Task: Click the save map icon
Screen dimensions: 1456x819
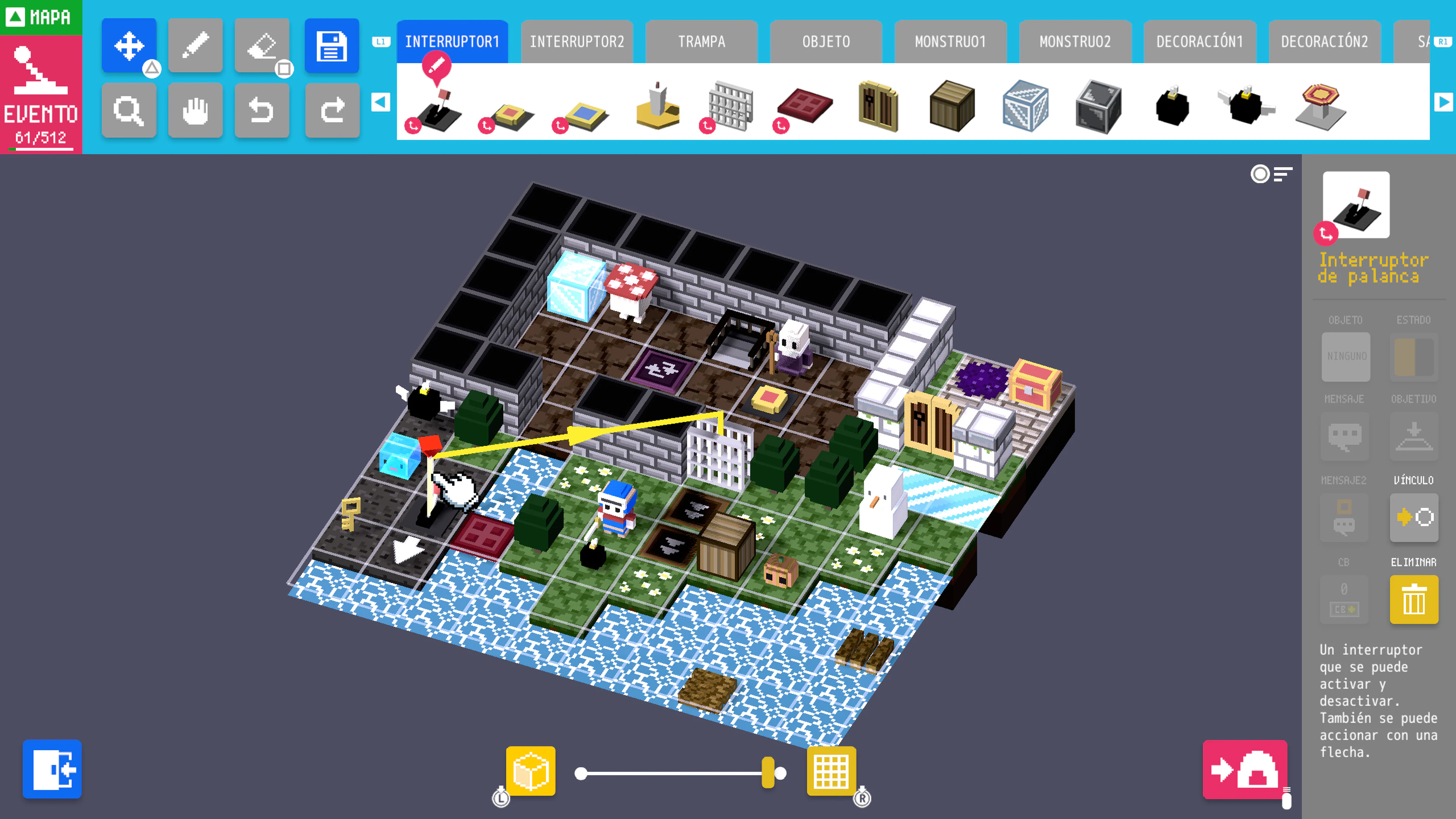Action: [333, 45]
